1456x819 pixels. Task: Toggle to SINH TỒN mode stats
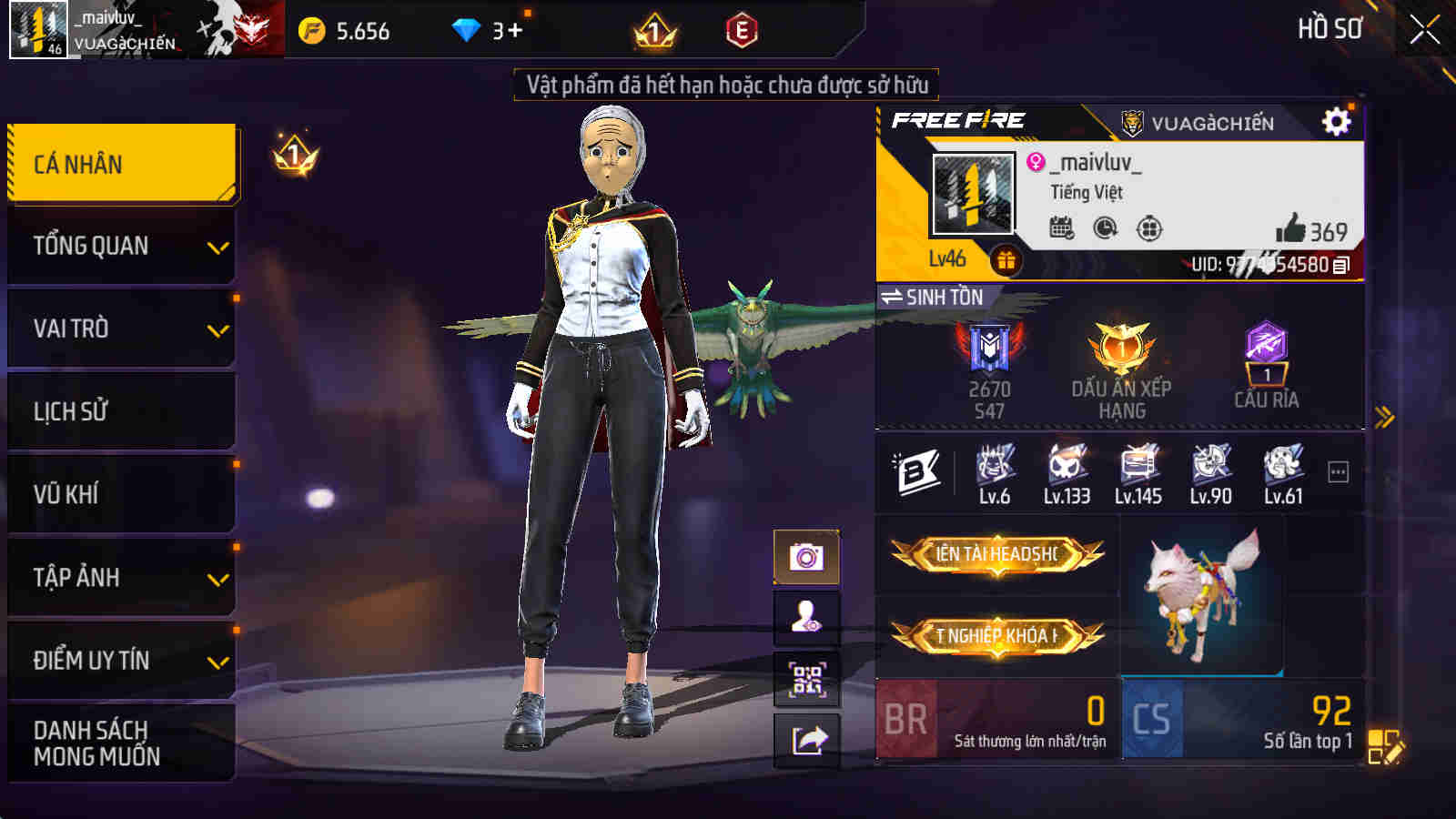pyautogui.click(x=935, y=296)
